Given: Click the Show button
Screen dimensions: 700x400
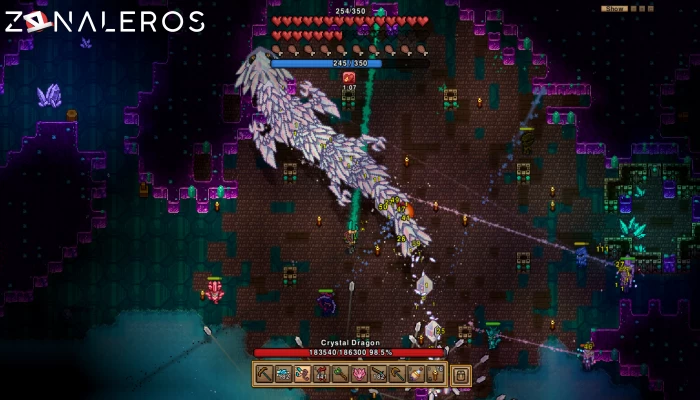Looking at the screenshot, I should (614, 8).
